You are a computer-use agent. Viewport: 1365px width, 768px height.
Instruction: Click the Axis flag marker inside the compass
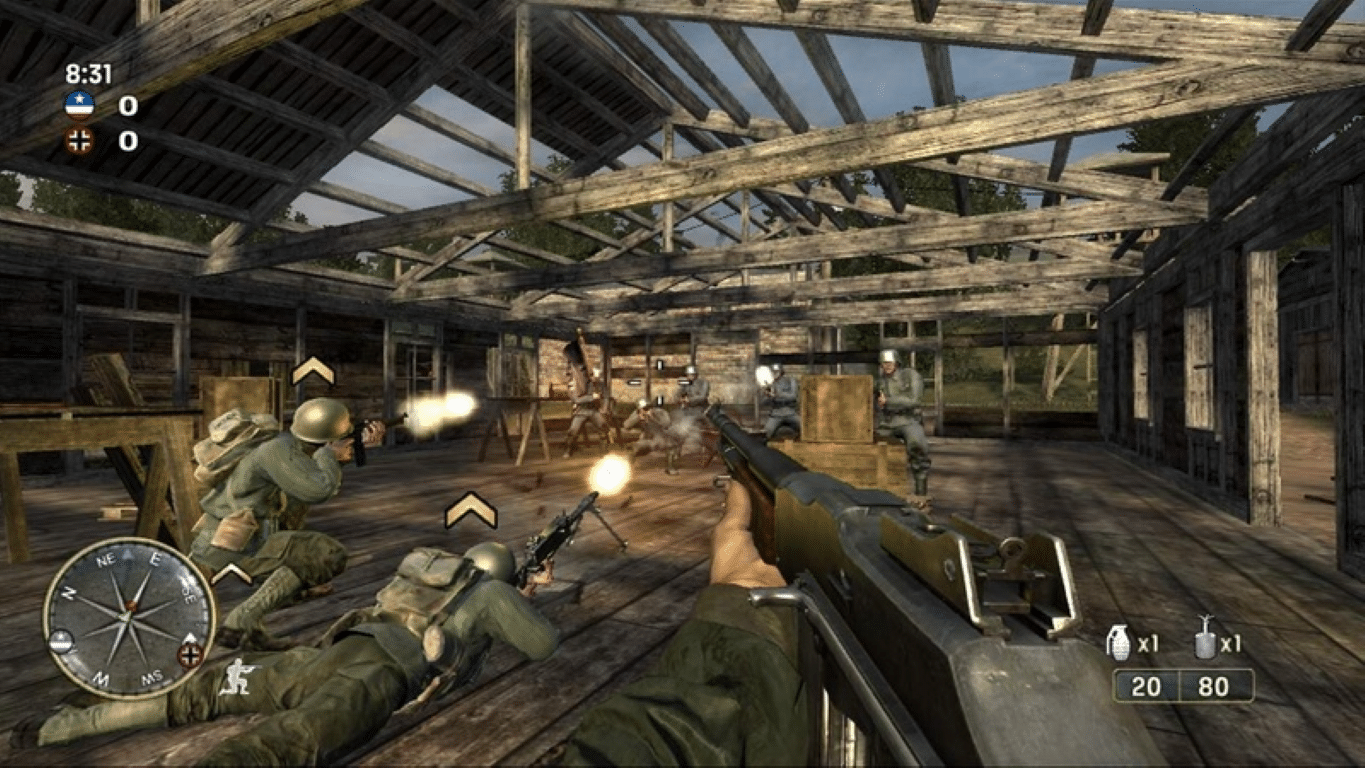[x=188, y=653]
